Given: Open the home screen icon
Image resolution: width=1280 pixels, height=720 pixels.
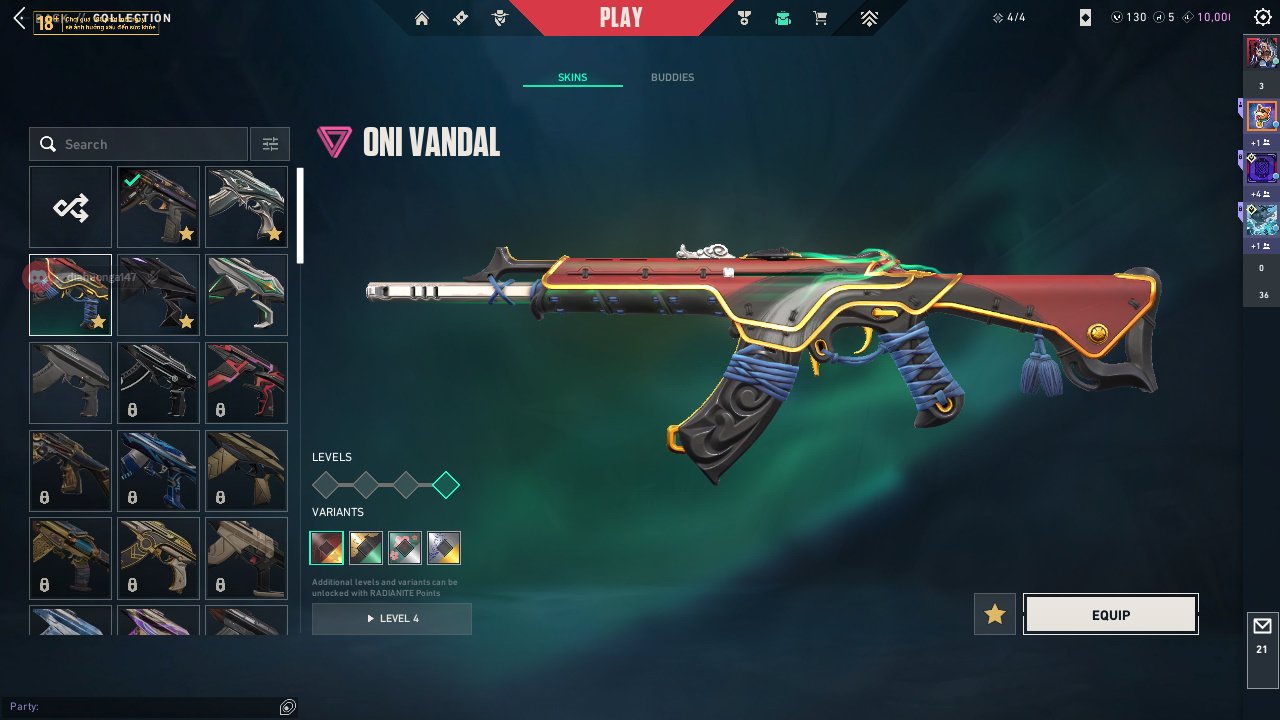Looking at the screenshot, I should coord(422,18).
